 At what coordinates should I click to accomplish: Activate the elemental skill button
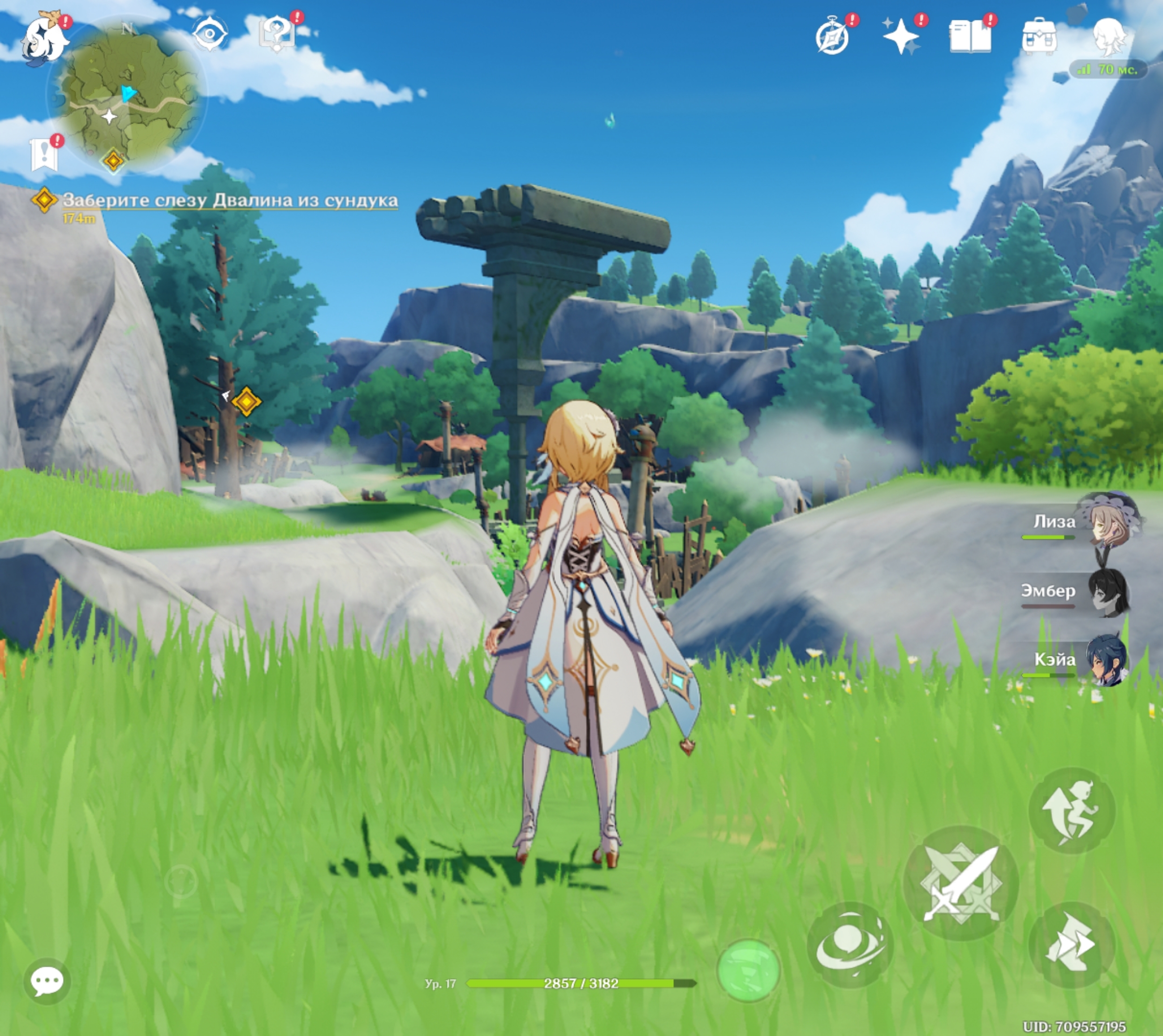tap(849, 945)
